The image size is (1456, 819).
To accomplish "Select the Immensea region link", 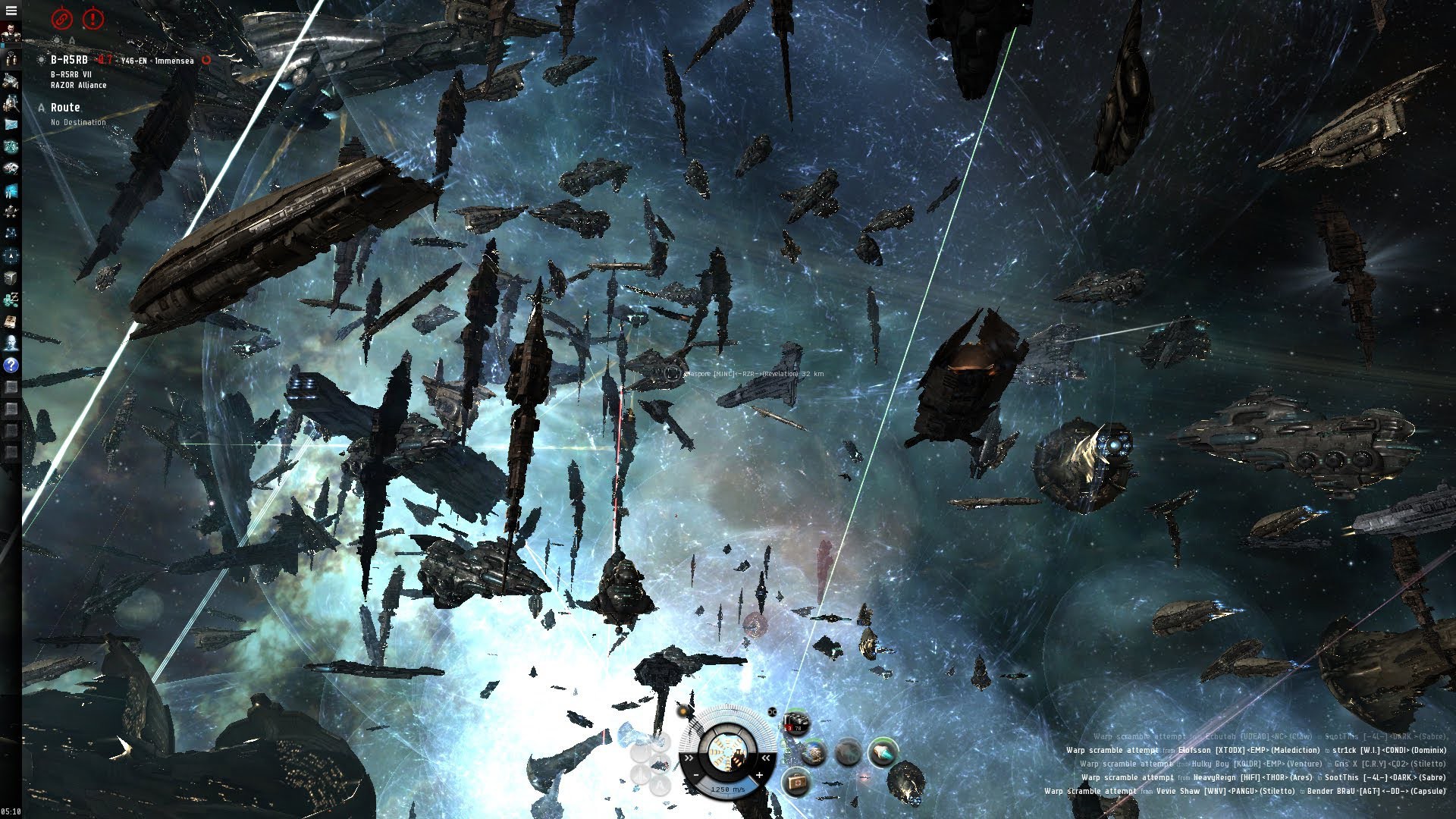I will pyautogui.click(x=174, y=61).
